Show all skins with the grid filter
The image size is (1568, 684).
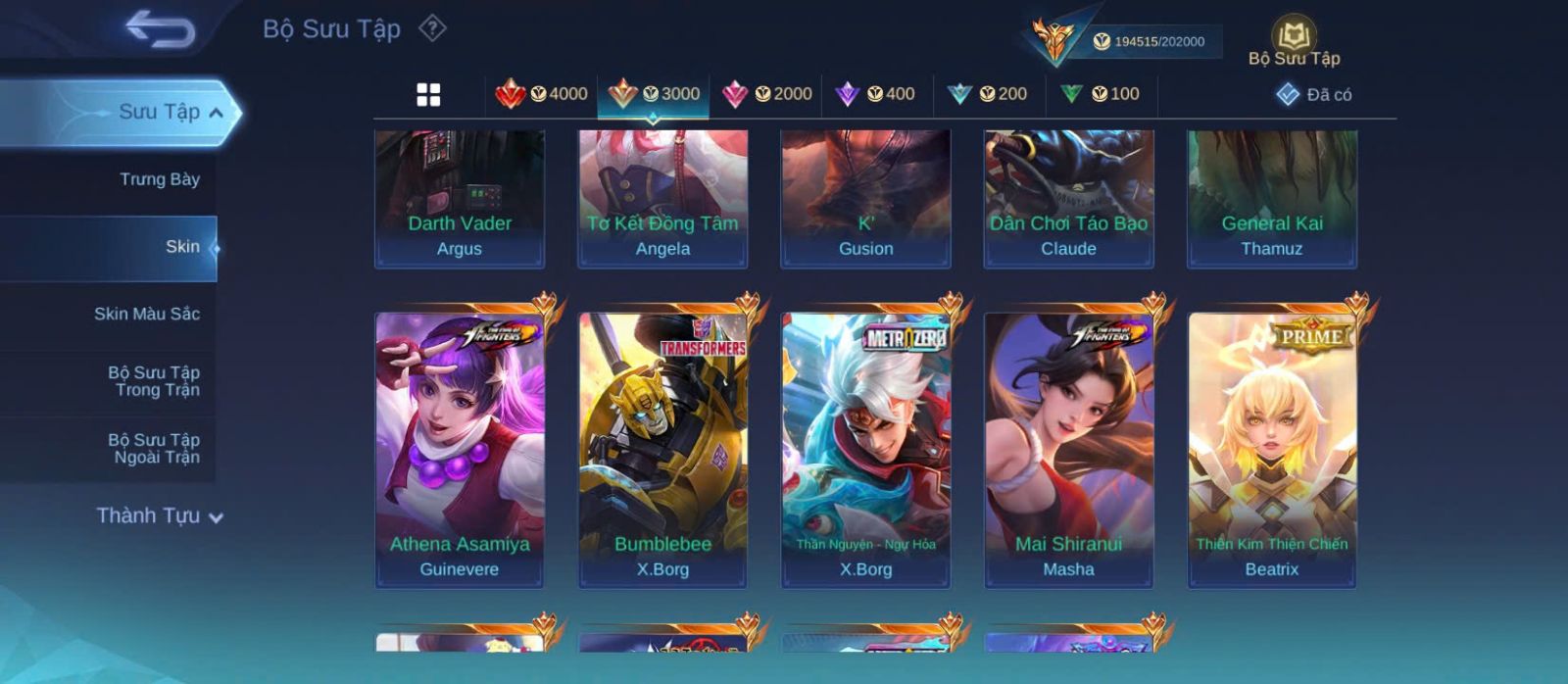click(x=428, y=94)
